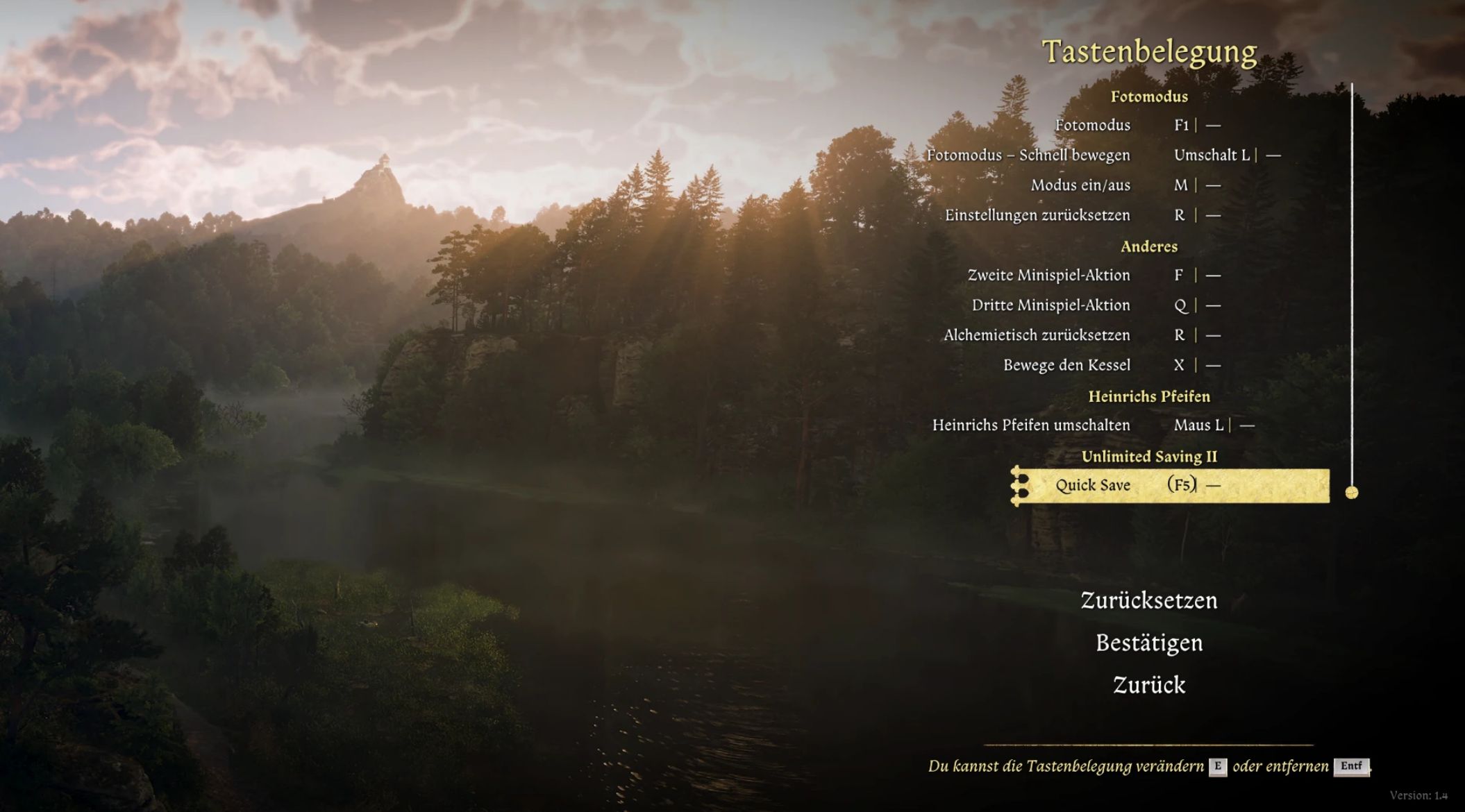Go back with the Zurück button
Image resolution: width=1465 pixels, height=812 pixels.
[1148, 685]
